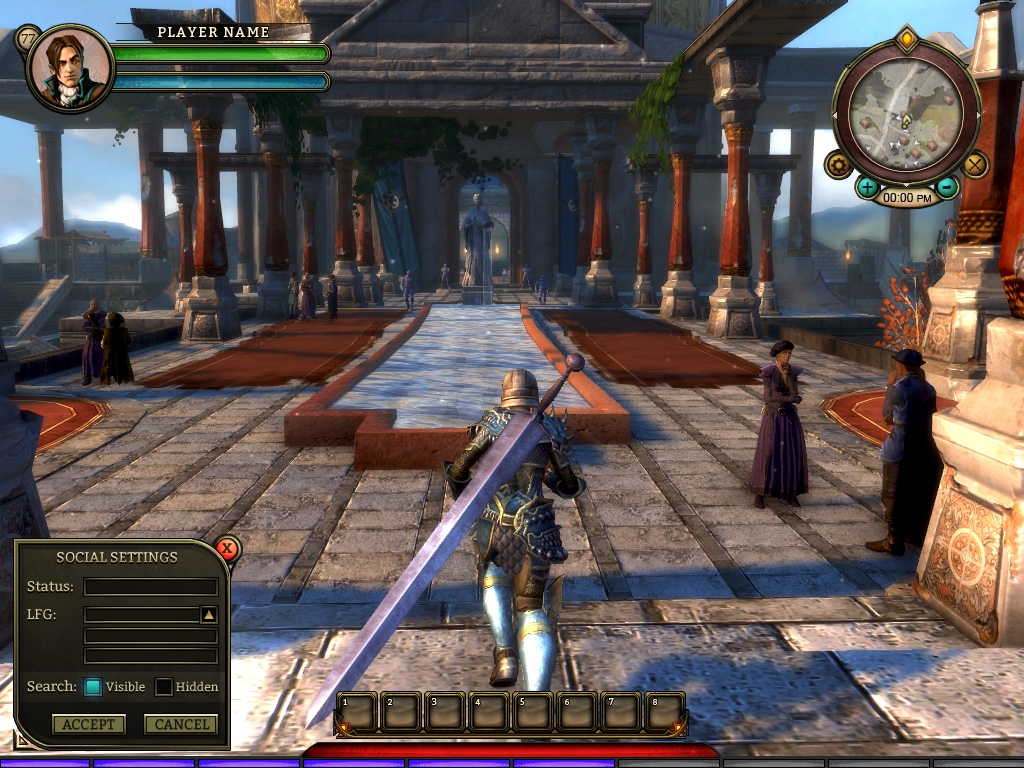
Task: Select hotbar slot number 5
Action: [x=533, y=712]
